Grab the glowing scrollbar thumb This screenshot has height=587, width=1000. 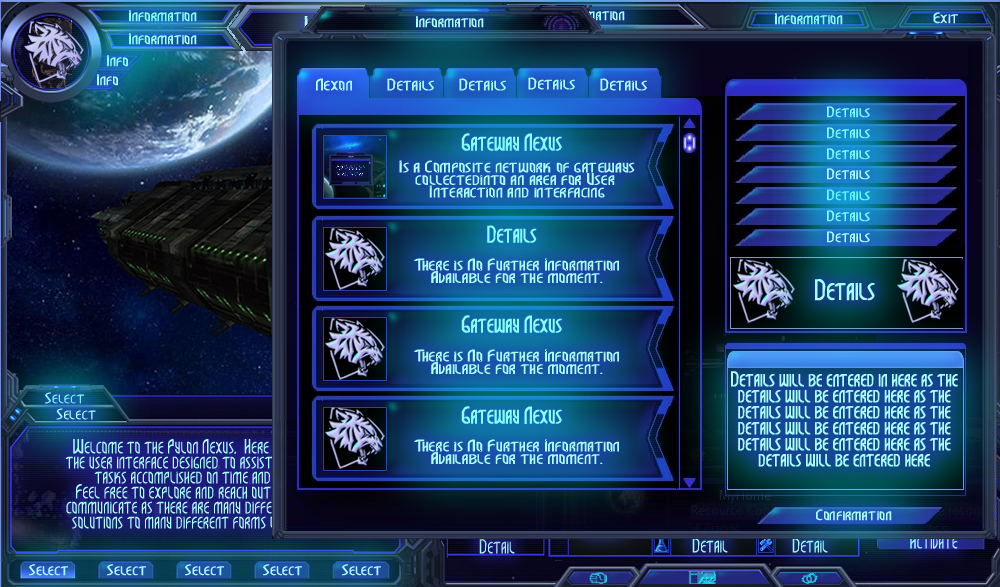coord(689,143)
